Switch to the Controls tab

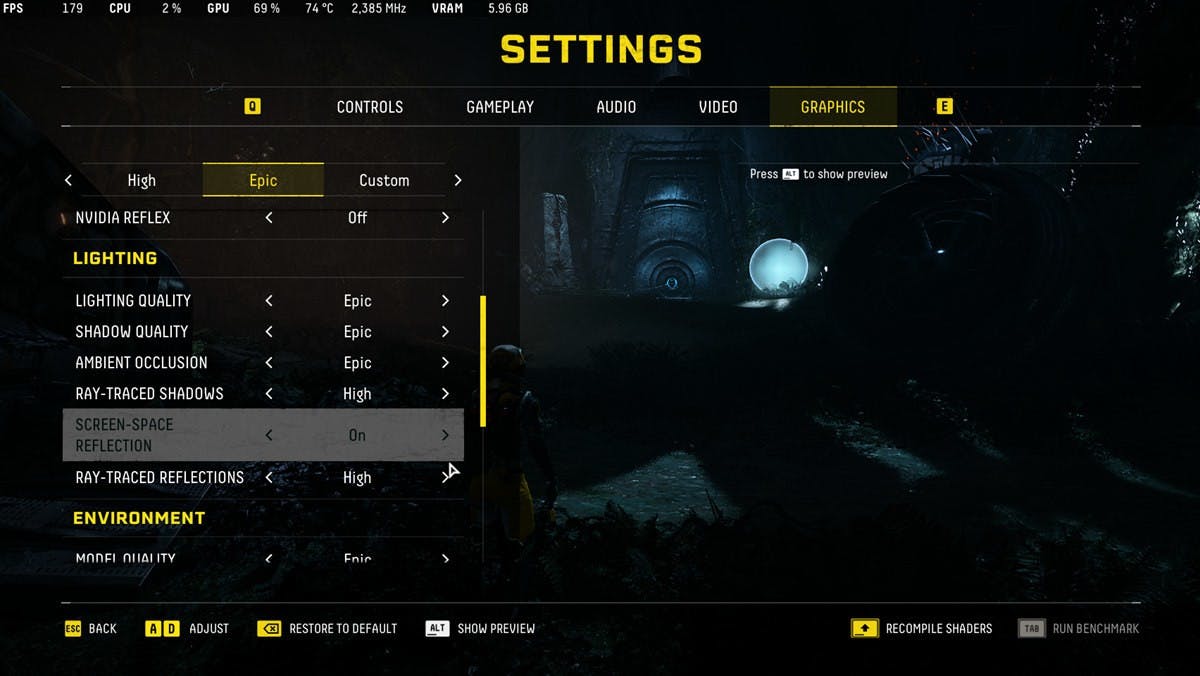(x=369, y=107)
